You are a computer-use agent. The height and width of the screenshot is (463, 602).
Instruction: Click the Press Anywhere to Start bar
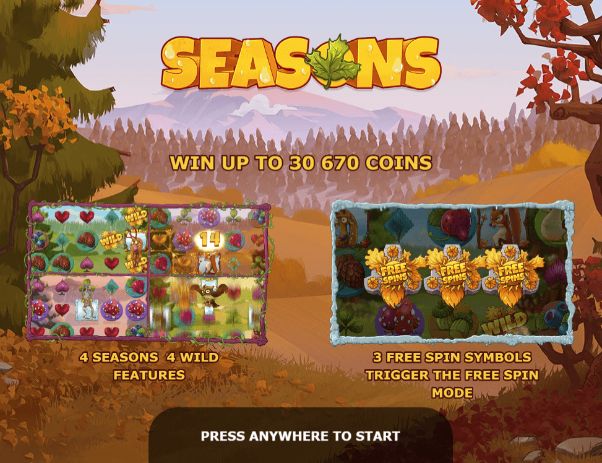coord(300,436)
